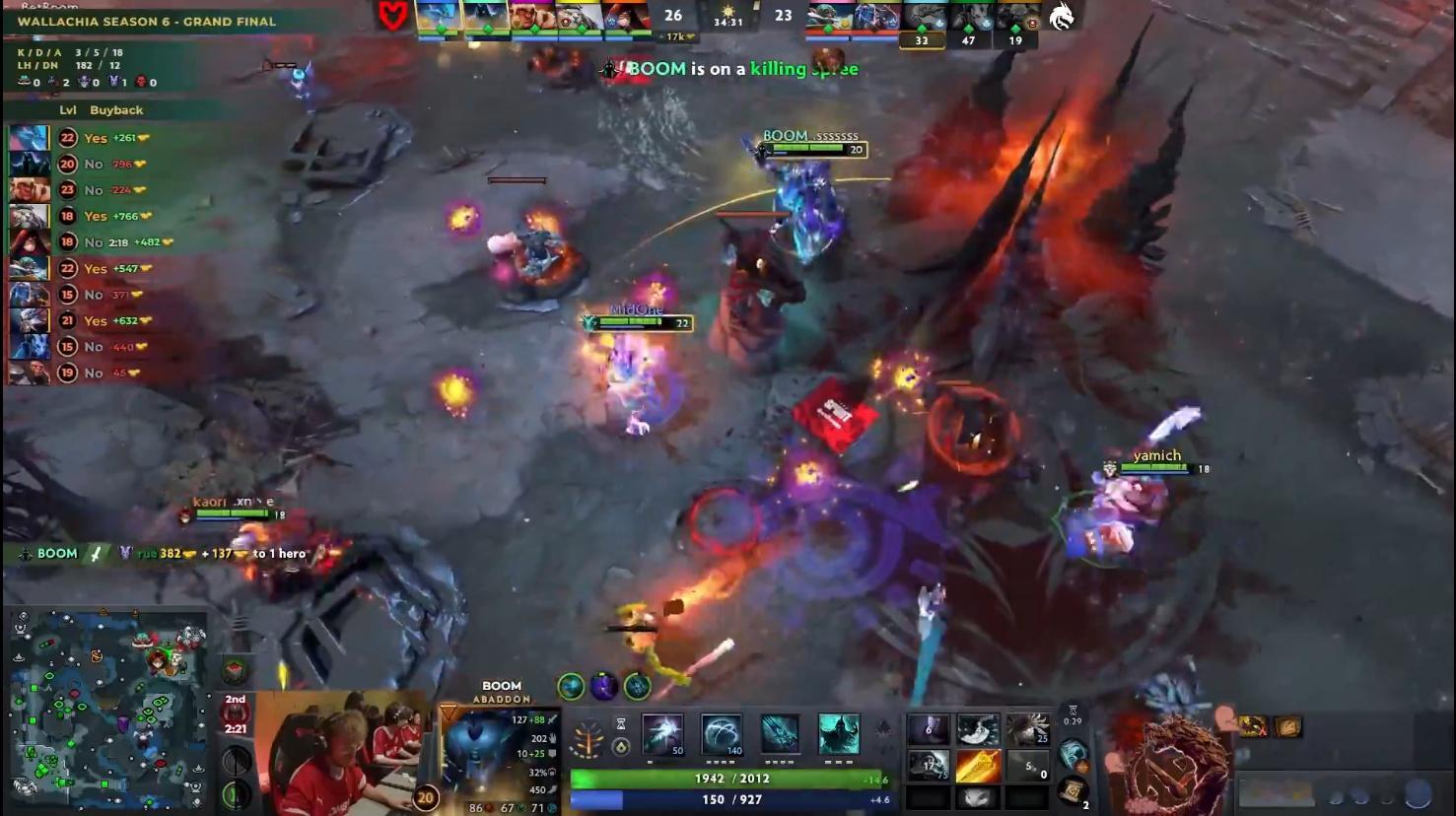Expand the scoreboard via the 34:31 clock
The width and height of the screenshot is (1456, 816).
[729, 21]
